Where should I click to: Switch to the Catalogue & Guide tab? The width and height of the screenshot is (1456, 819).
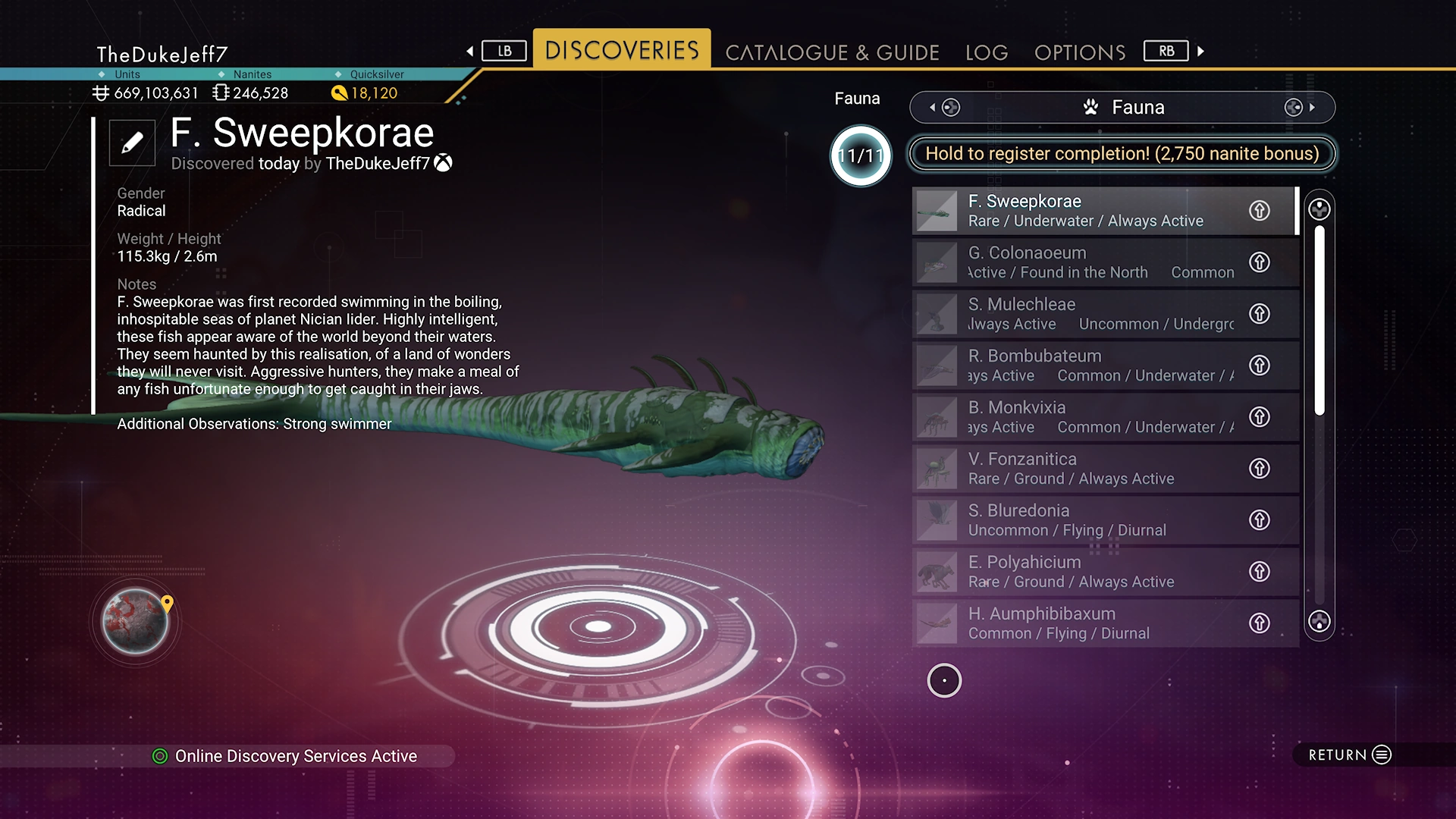[x=832, y=52]
